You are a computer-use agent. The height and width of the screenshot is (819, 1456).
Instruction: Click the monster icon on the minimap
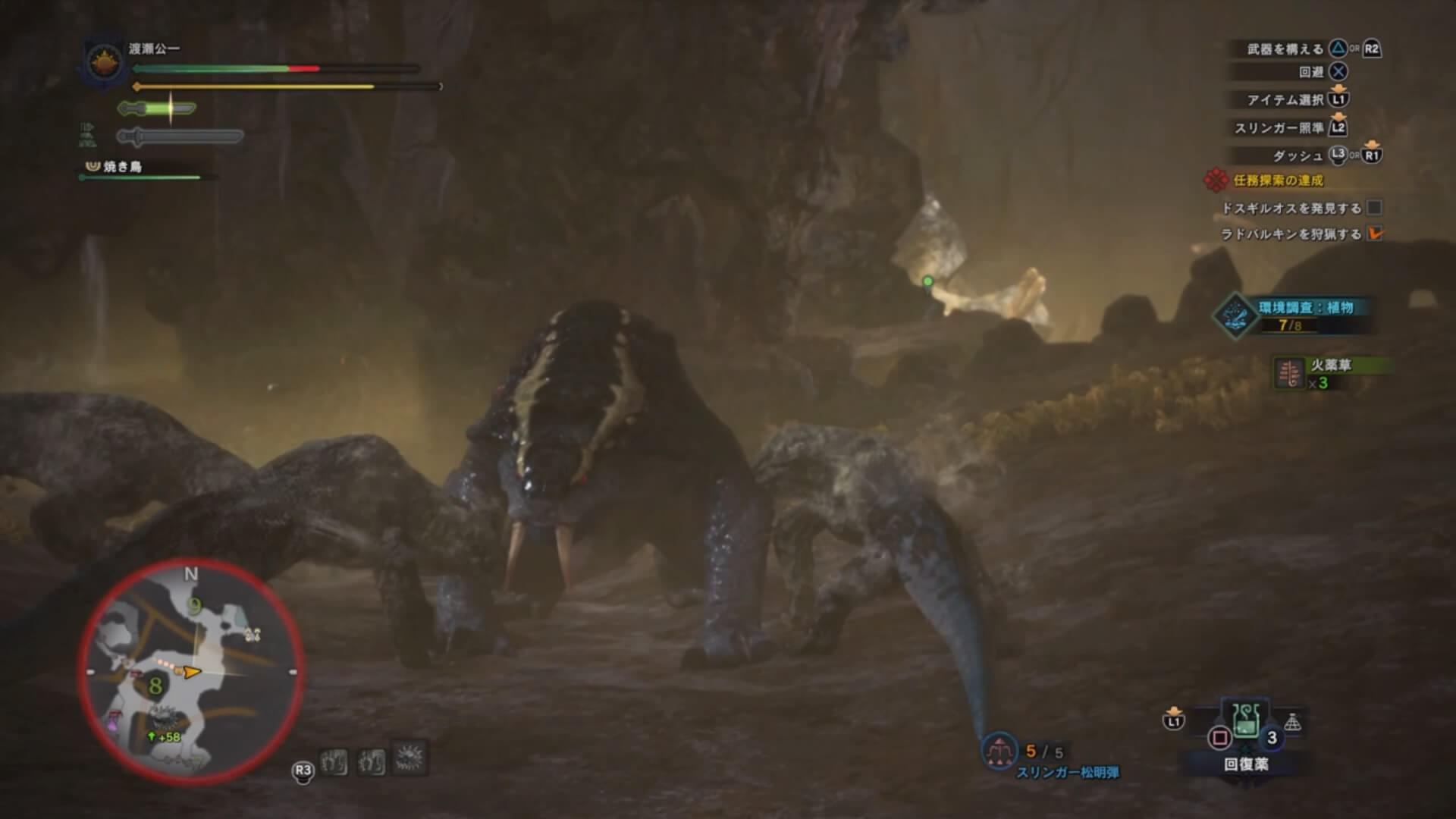[x=162, y=716]
